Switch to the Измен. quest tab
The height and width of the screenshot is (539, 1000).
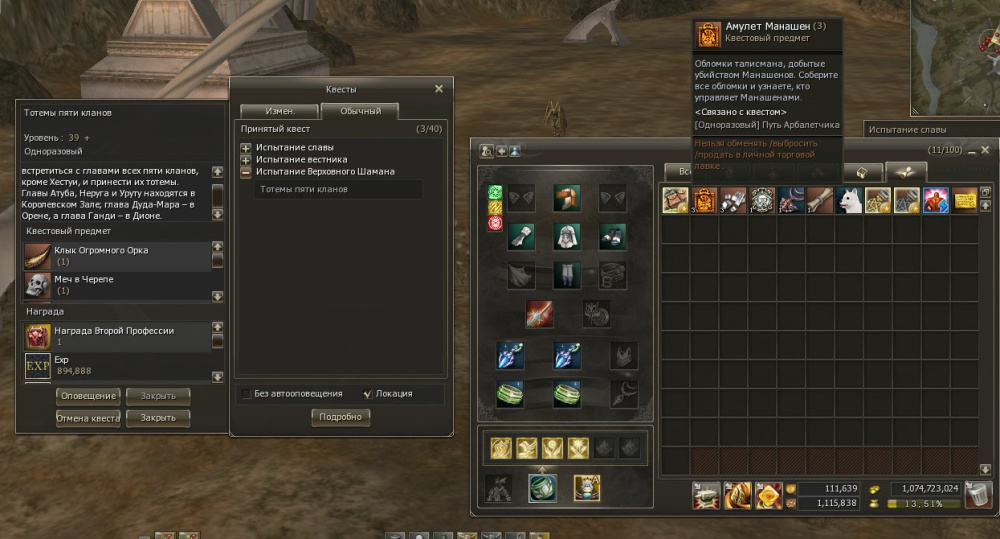point(279,111)
